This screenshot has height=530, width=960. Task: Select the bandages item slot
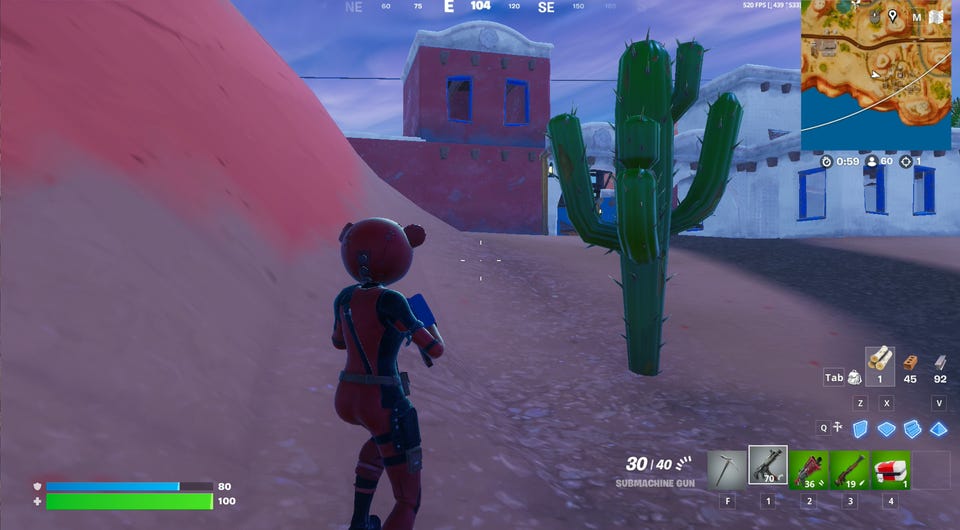[889, 469]
